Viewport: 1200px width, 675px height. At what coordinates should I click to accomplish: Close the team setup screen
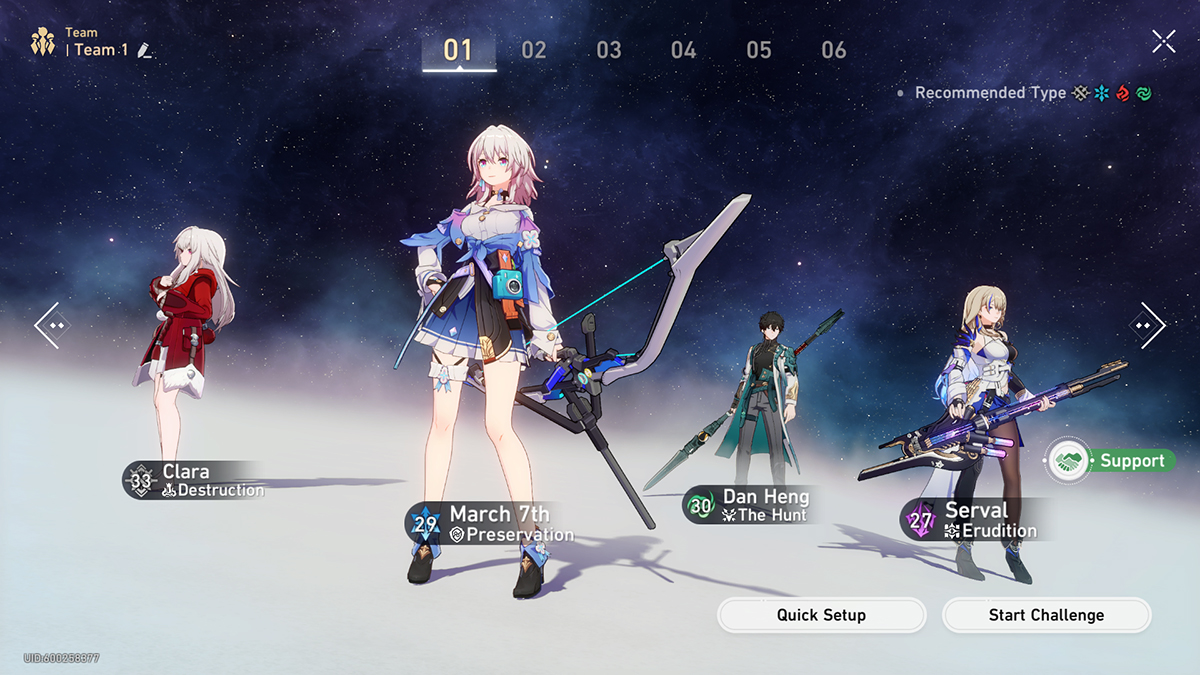click(1163, 41)
